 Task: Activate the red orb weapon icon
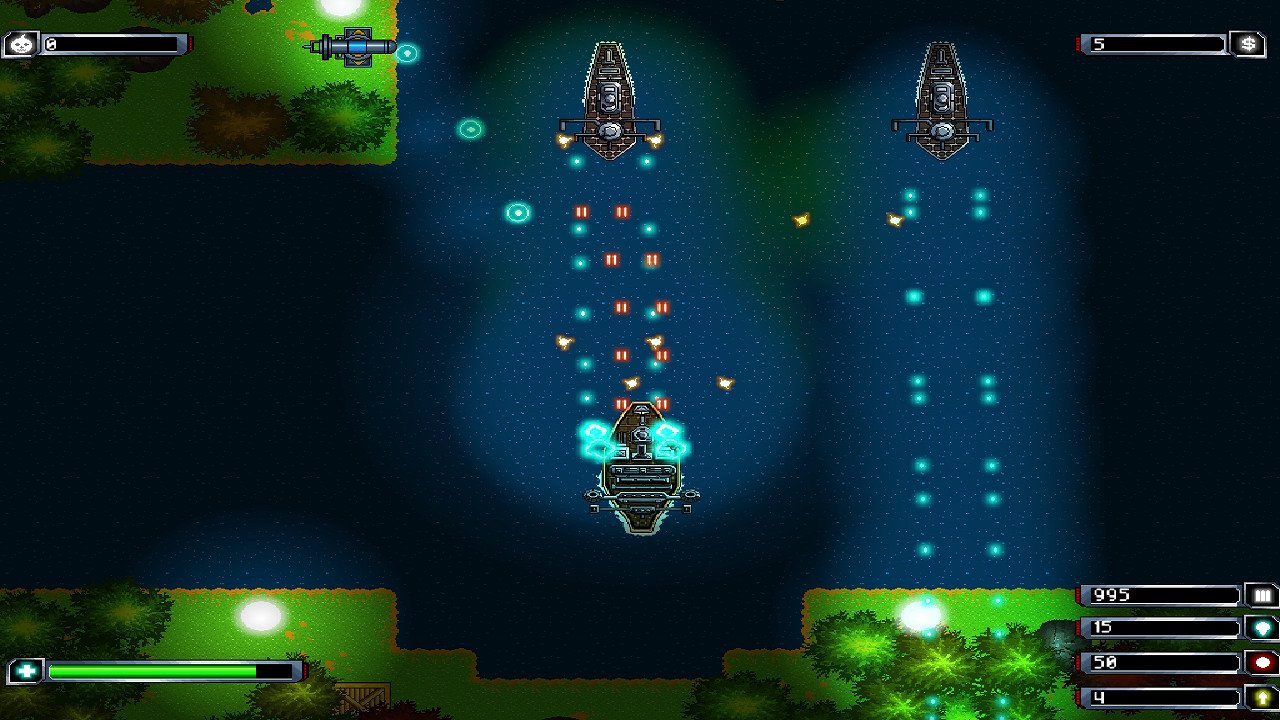tap(1262, 662)
